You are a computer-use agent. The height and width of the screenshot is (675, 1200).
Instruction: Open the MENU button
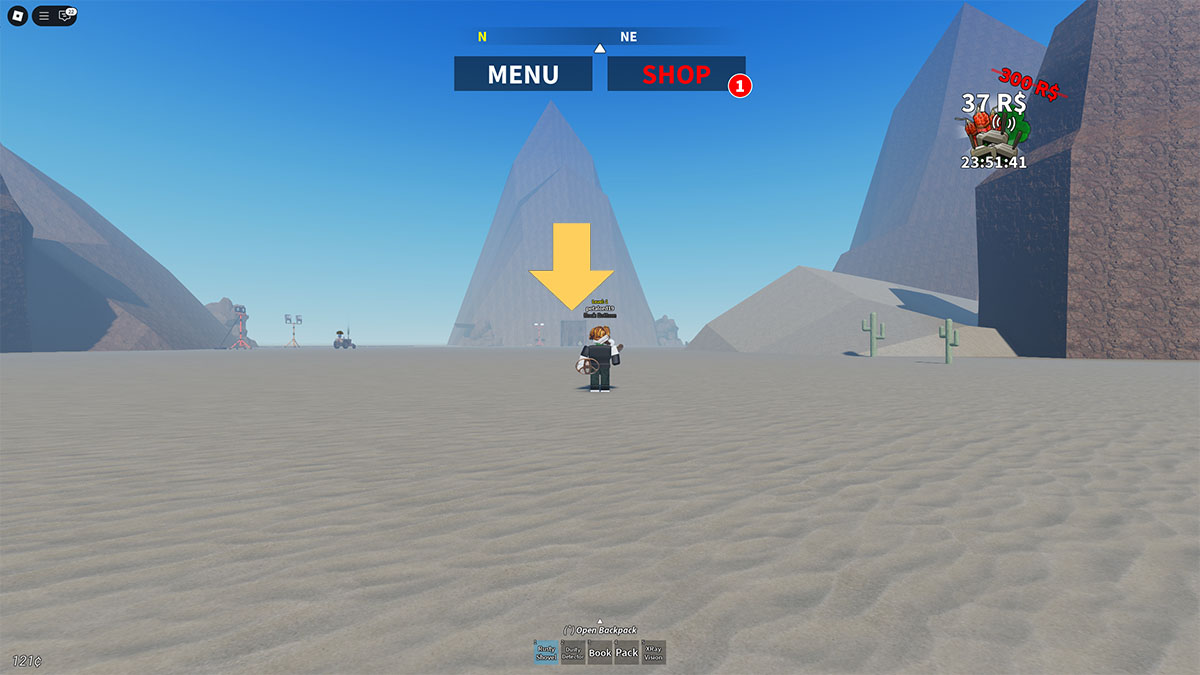point(523,74)
